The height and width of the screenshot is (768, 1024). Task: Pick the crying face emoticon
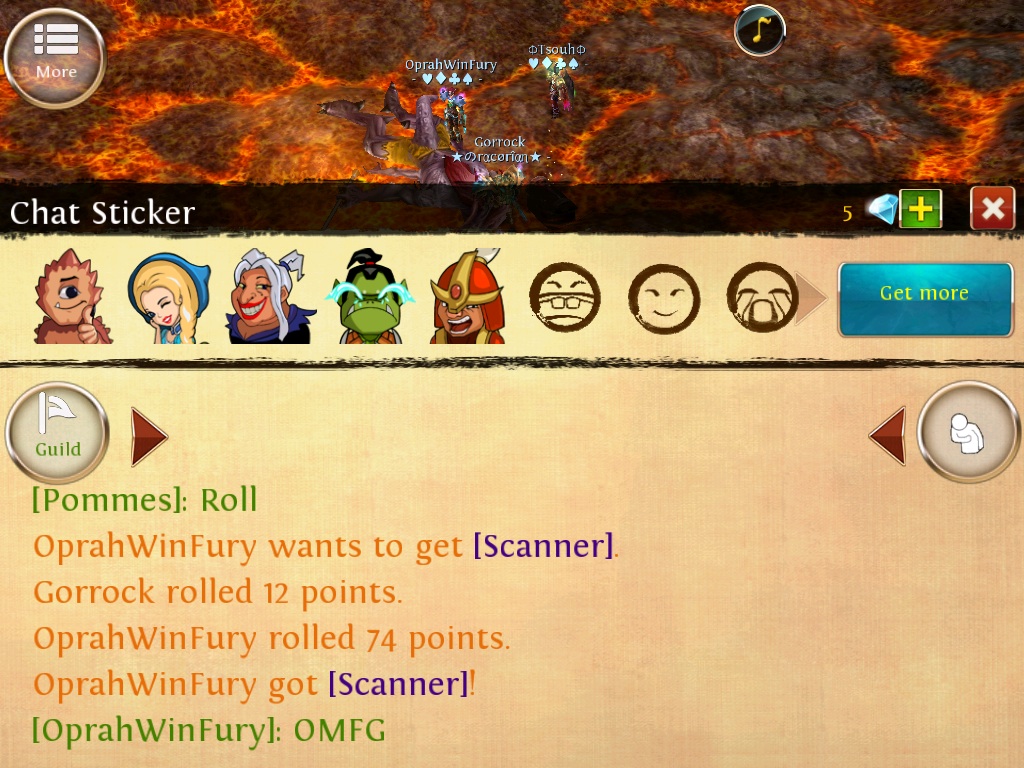pyautogui.click(x=761, y=298)
